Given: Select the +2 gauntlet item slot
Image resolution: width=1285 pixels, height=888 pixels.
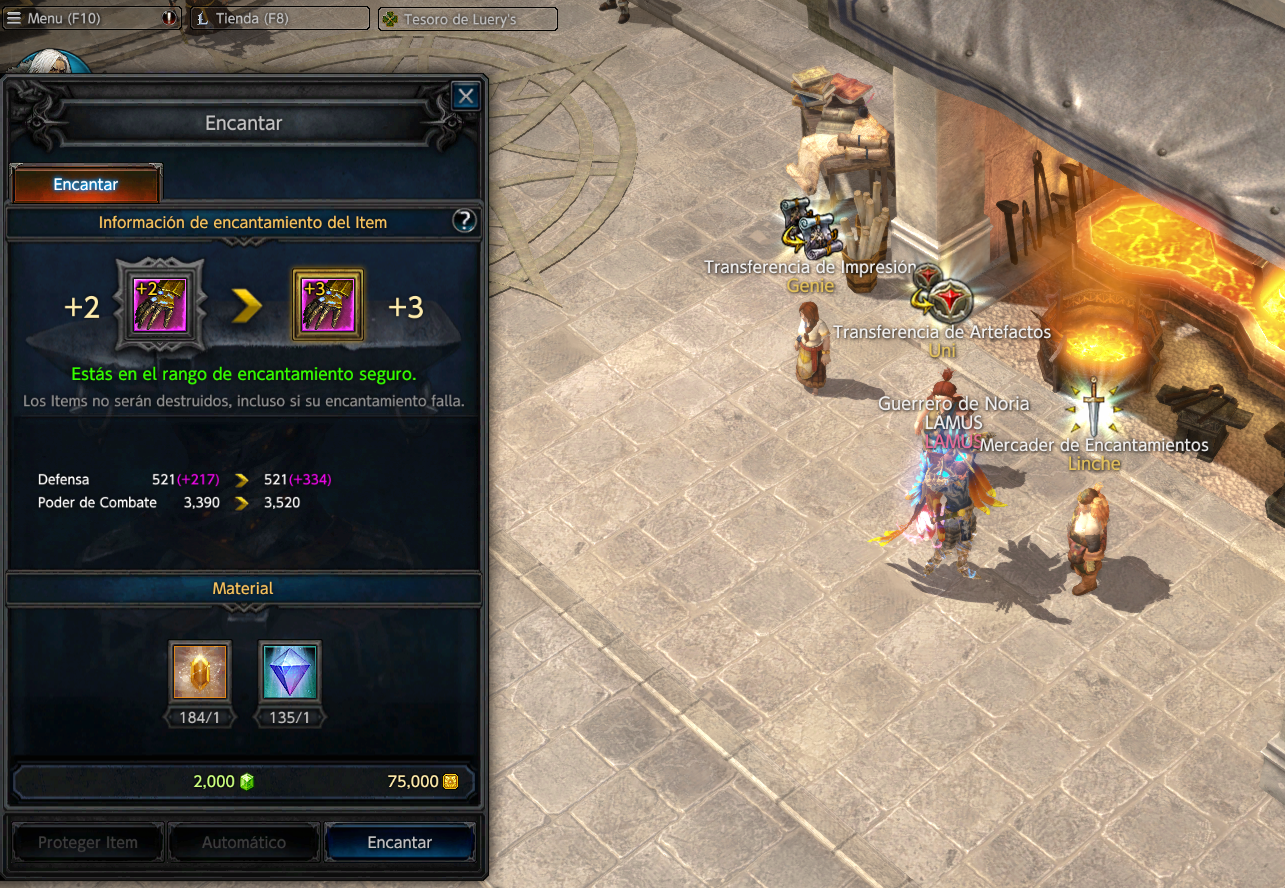Looking at the screenshot, I should tap(160, 306).
